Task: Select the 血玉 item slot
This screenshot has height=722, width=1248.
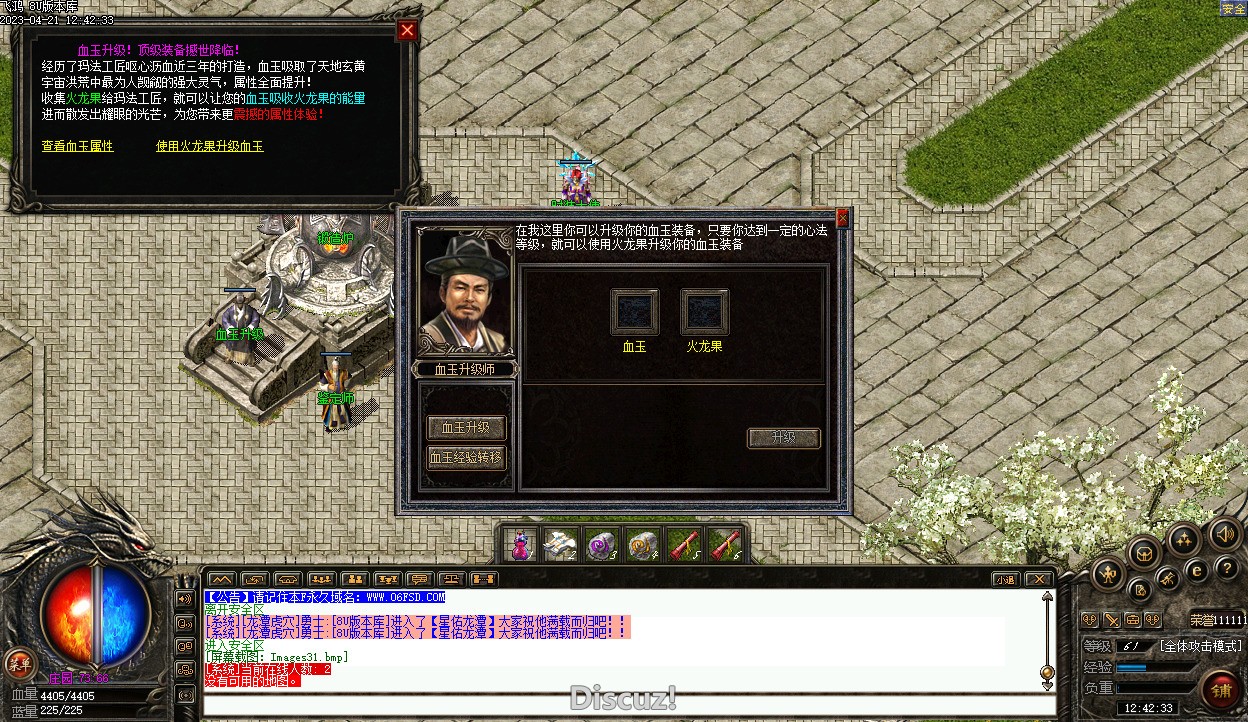Action: 634,312
